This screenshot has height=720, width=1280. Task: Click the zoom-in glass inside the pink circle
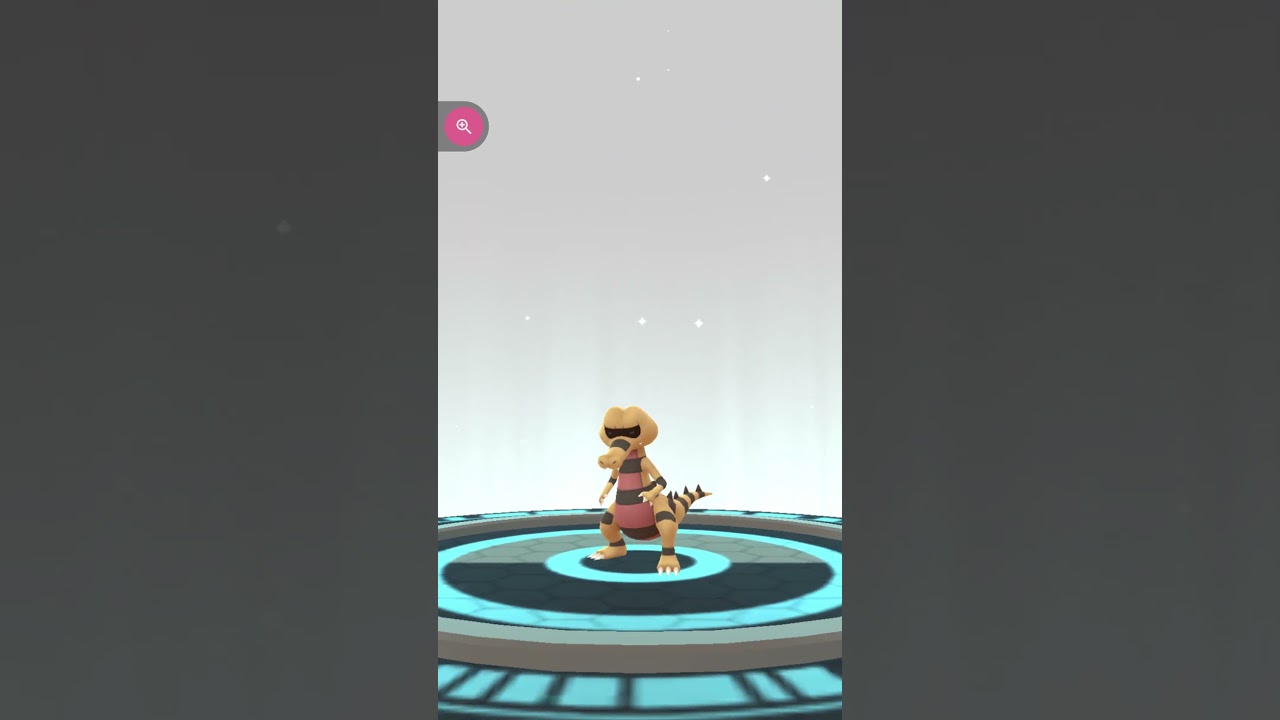coord(464,126)
